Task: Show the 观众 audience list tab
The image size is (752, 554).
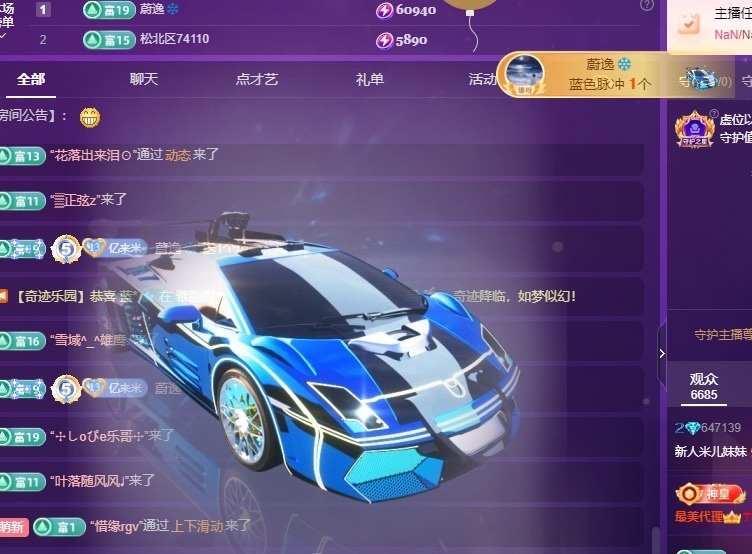Action: pyautogui.click(x=704, y=386)
